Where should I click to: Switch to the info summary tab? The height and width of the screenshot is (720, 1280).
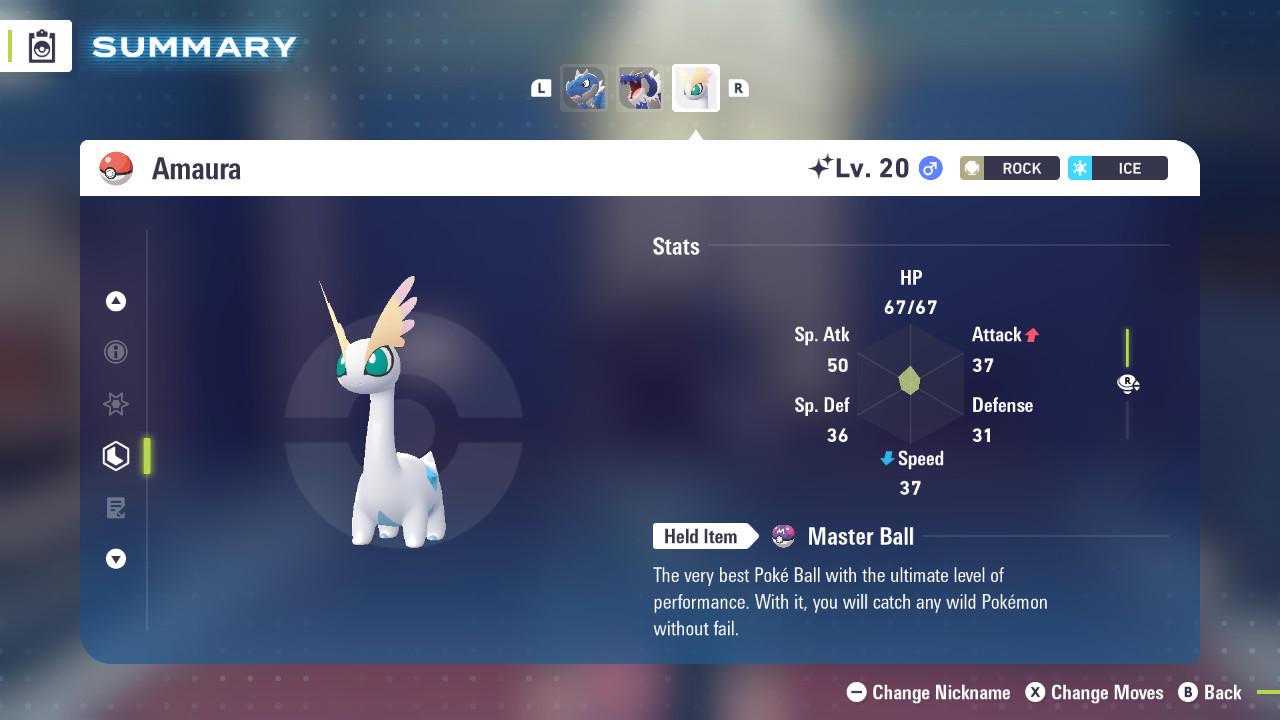click(x=116, y=352)
